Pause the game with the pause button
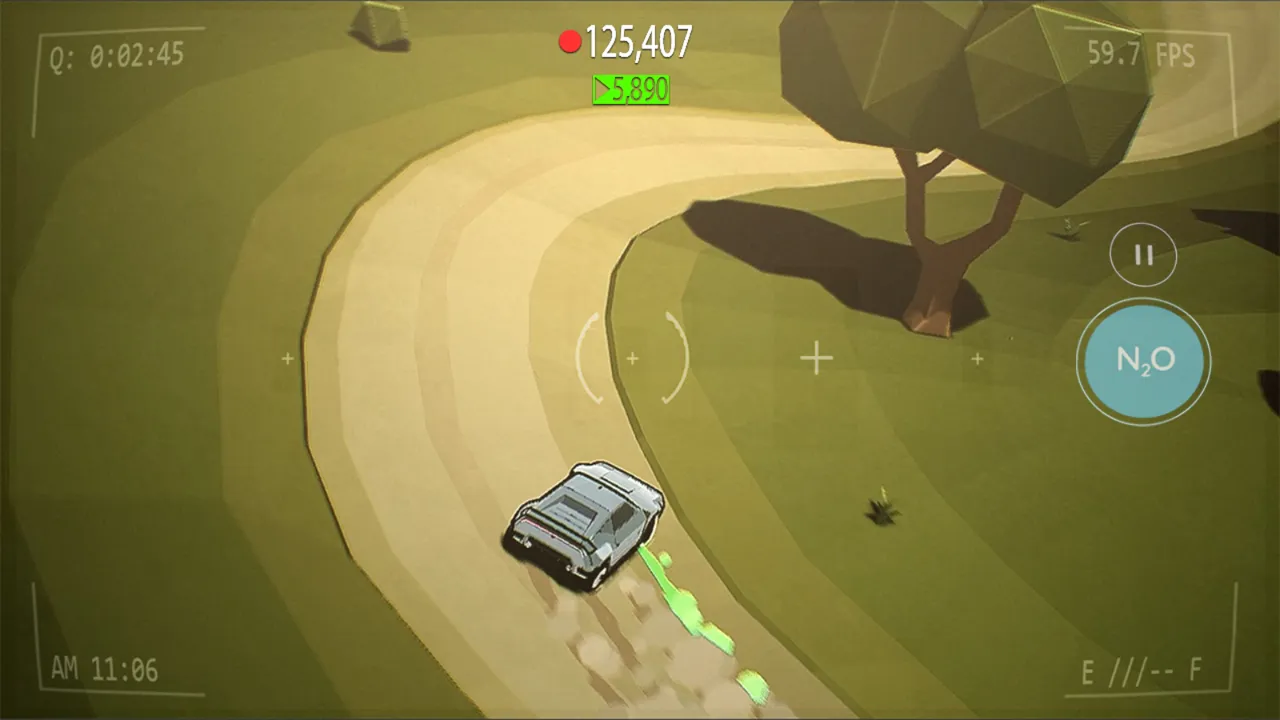Viewport: 1280px width, 720px height. (1143, 255)
